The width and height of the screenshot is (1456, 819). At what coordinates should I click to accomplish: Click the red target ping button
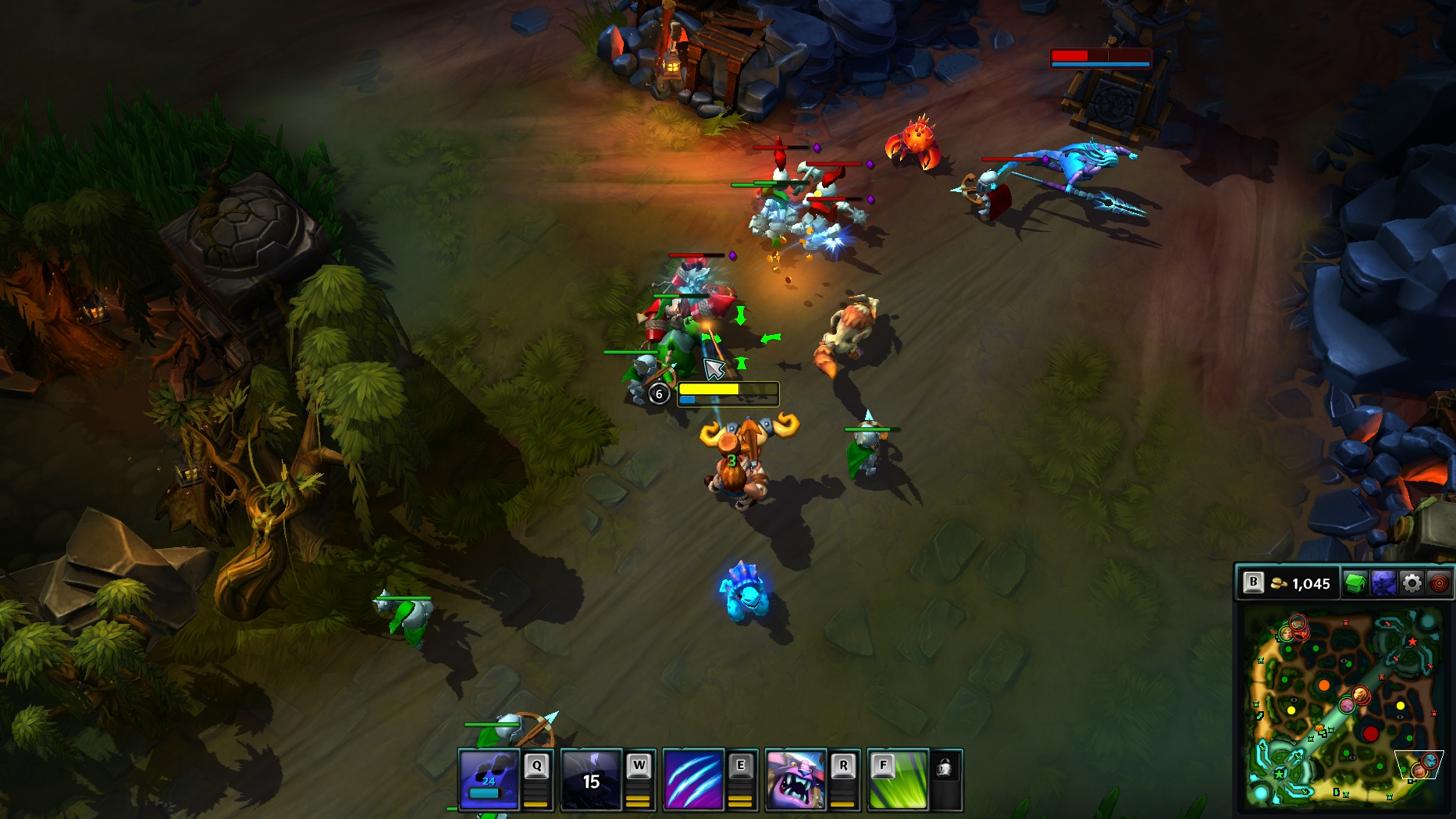coord(1439,583)
